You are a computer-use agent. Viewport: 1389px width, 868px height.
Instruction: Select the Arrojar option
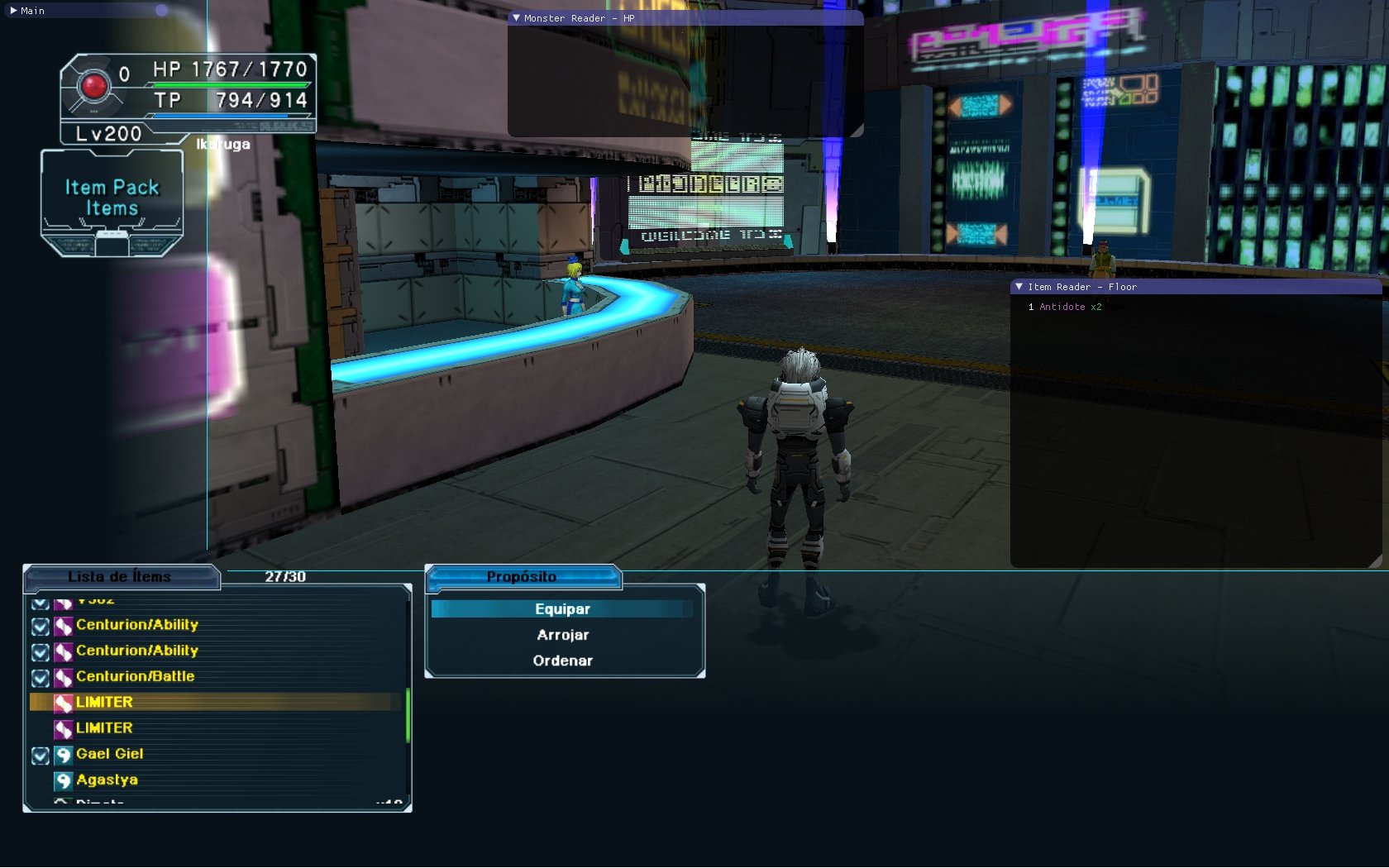(562, 635)
